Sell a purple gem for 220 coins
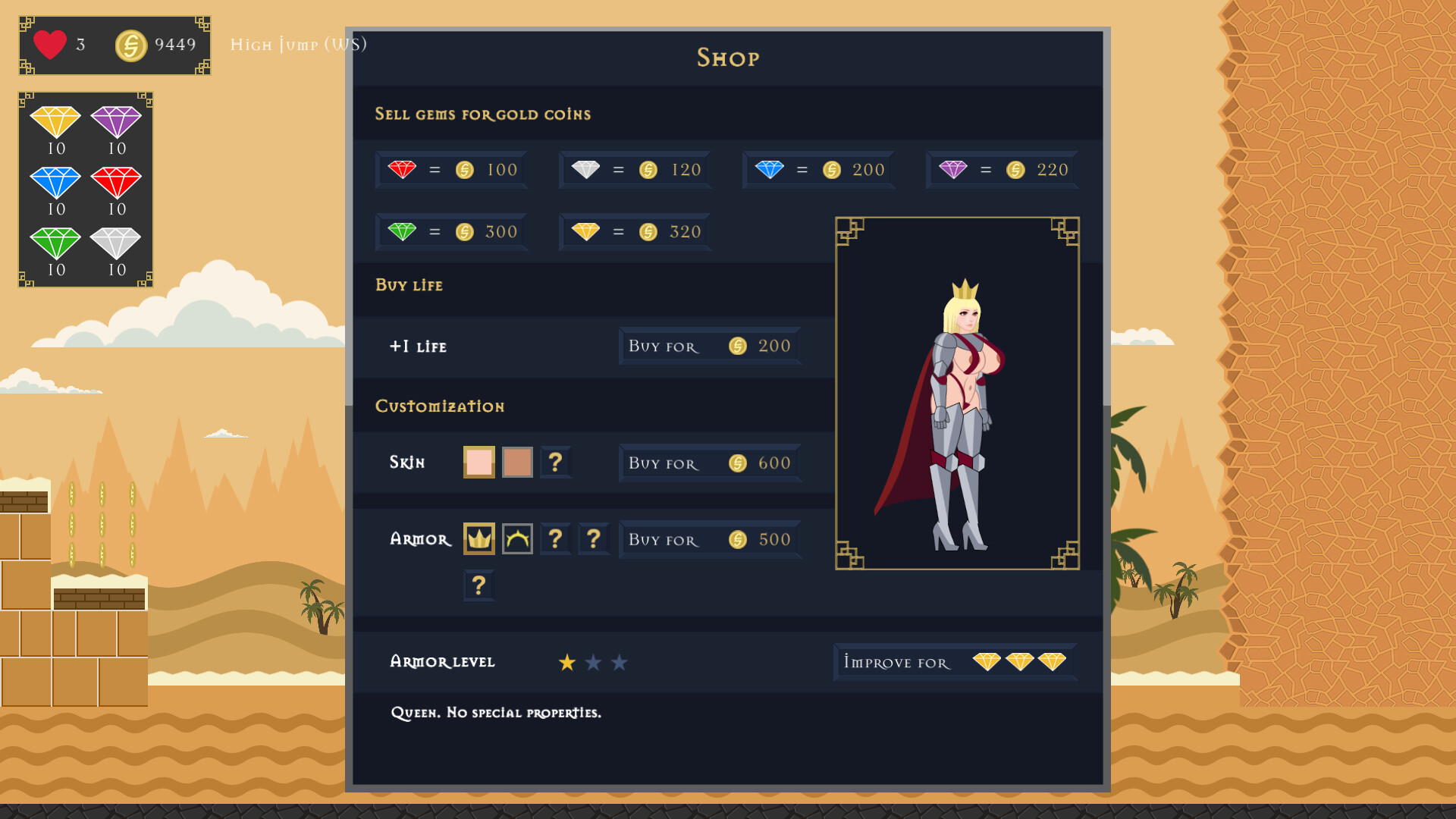 coord(1002,169)
